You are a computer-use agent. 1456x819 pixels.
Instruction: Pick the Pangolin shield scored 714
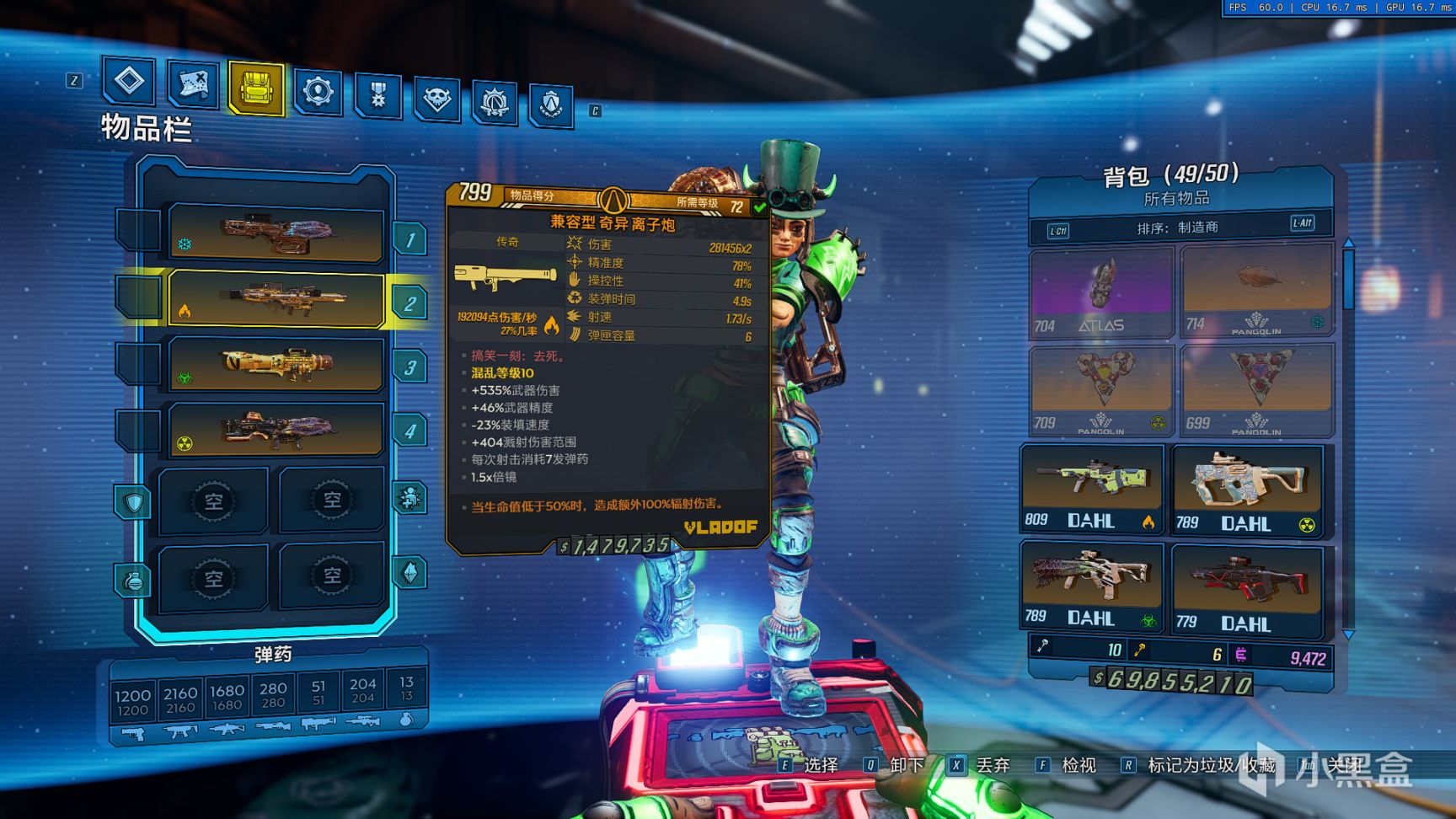(x=1255, y=290)
